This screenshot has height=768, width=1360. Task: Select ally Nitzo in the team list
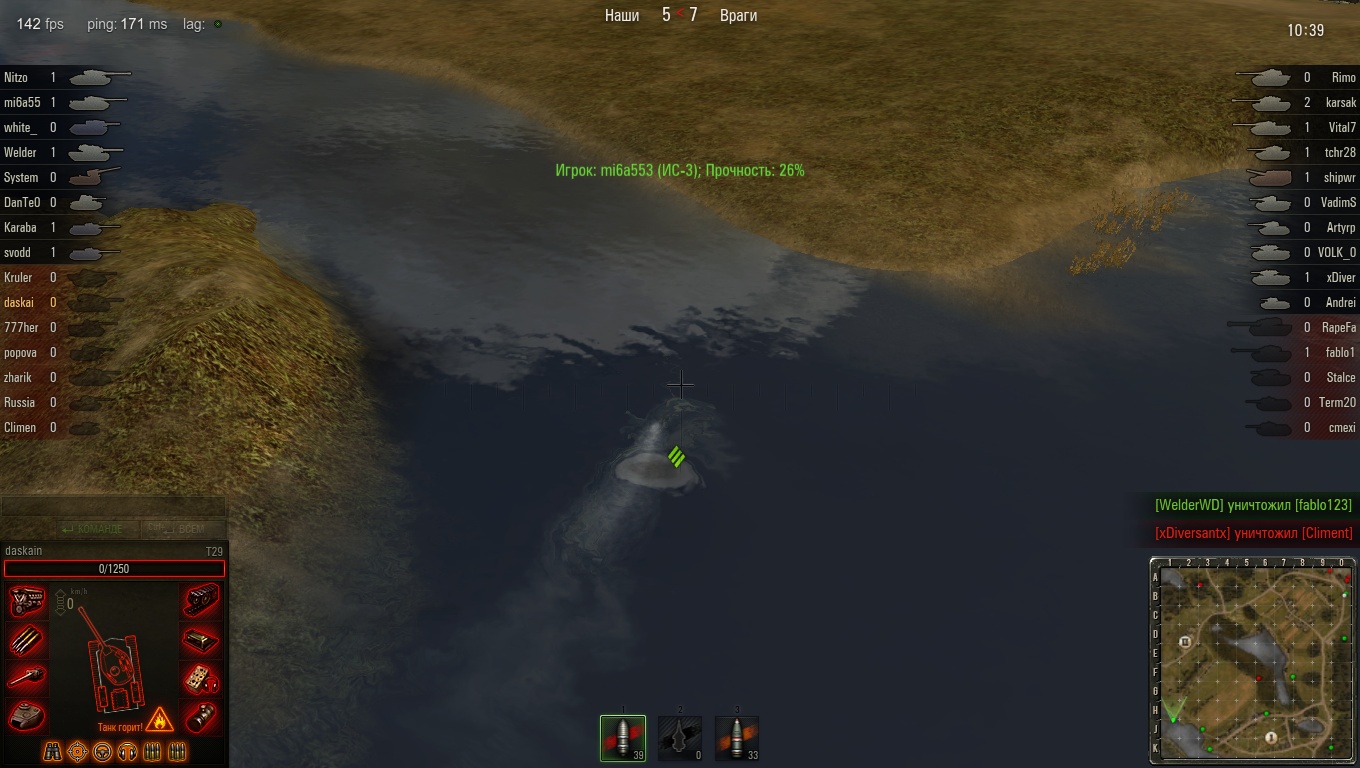16,77
